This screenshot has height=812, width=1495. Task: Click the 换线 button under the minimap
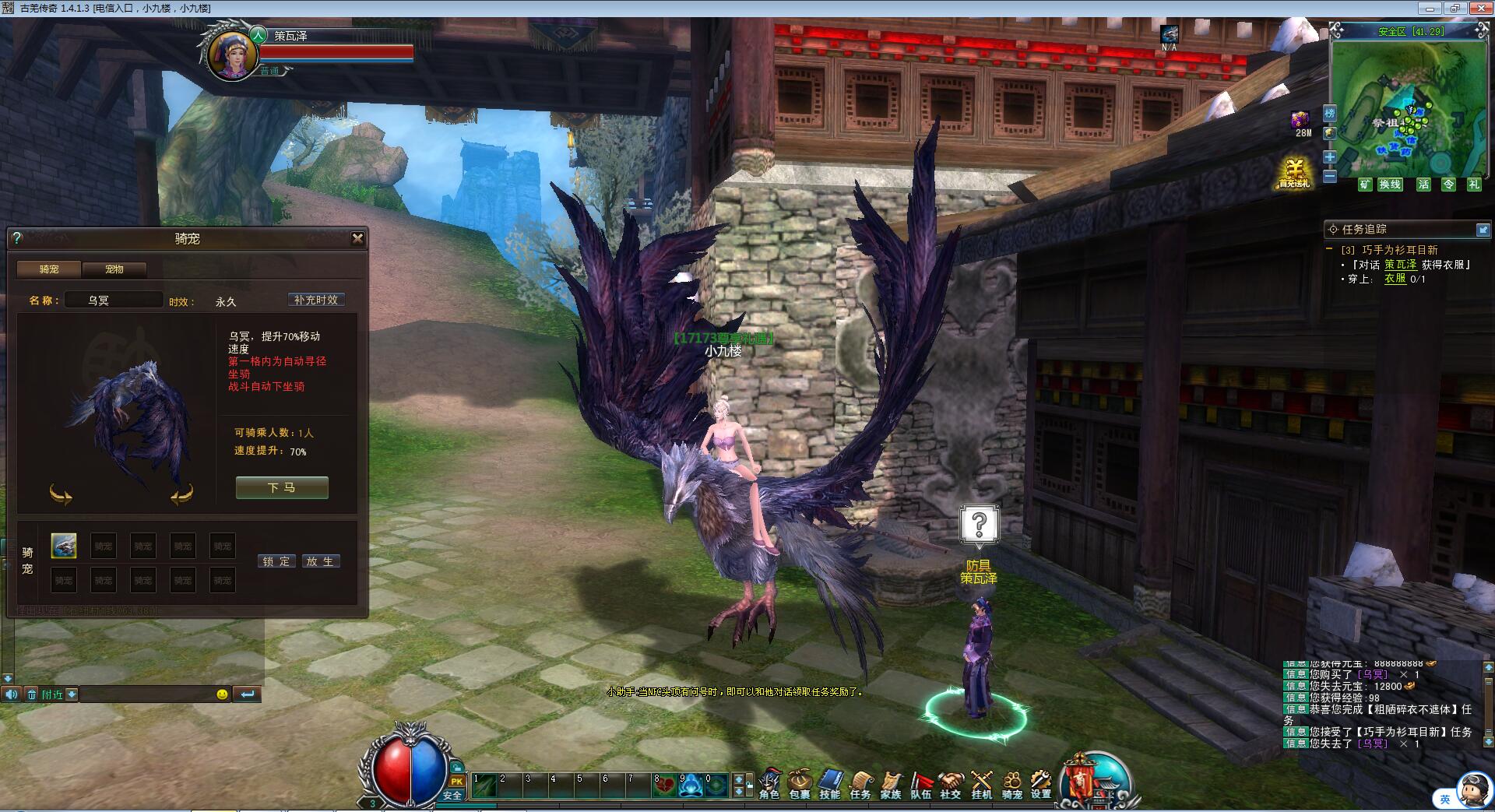point(1390,185)
